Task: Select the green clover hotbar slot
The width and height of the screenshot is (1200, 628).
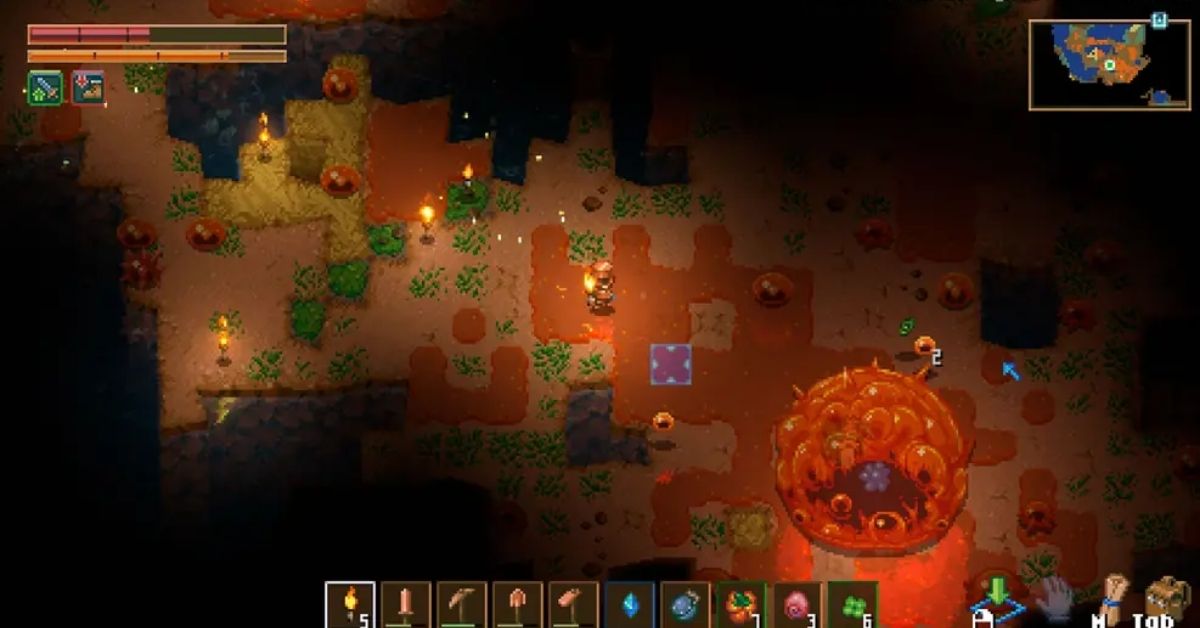Action: tap(854, 605)
